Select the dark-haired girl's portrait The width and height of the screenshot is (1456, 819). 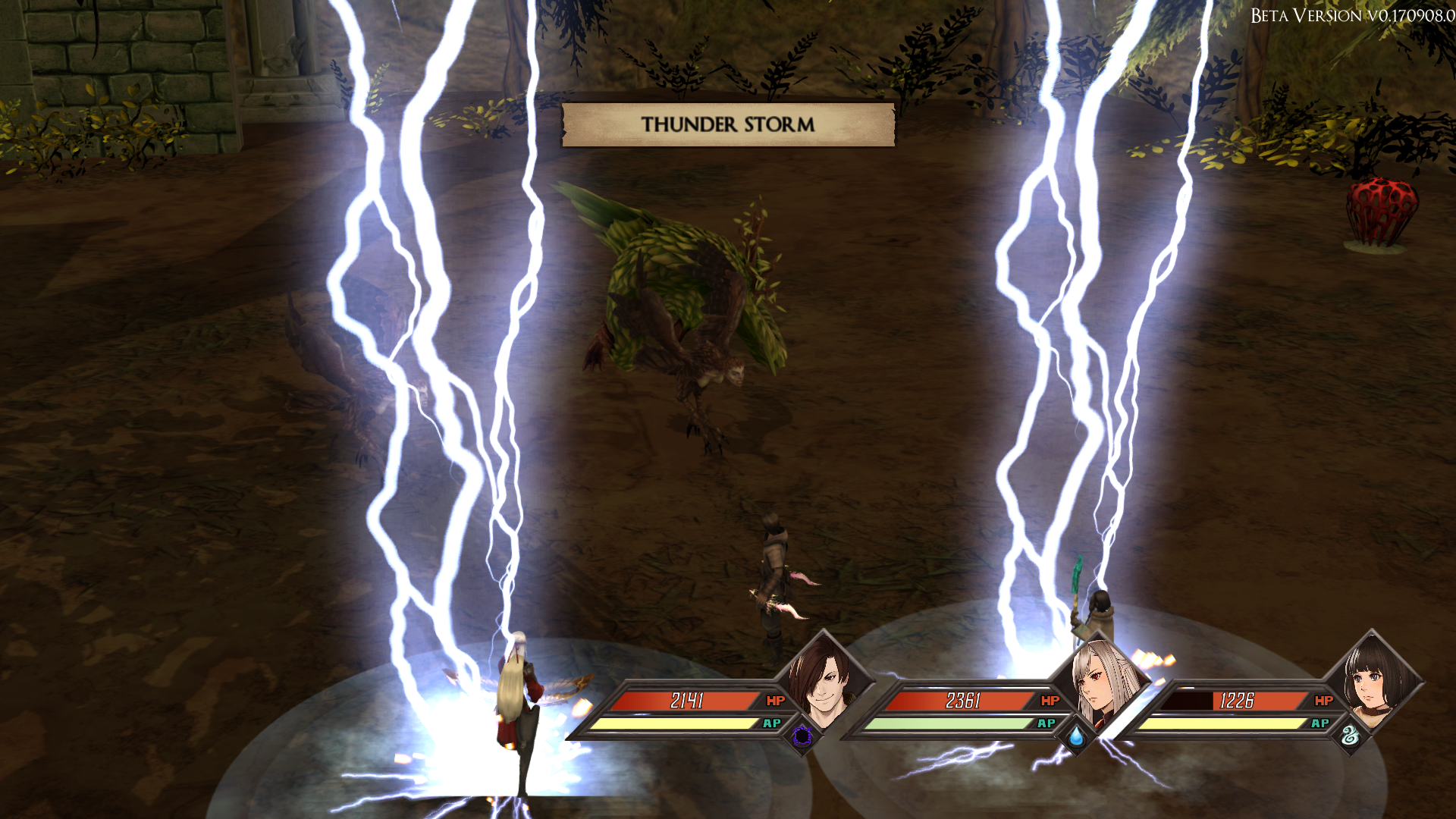[1370, 677]
